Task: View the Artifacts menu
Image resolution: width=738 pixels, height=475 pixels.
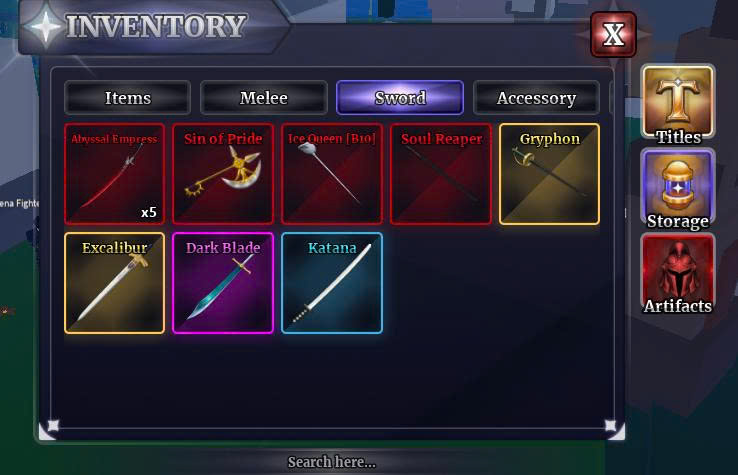Action: tap(678, 274)
